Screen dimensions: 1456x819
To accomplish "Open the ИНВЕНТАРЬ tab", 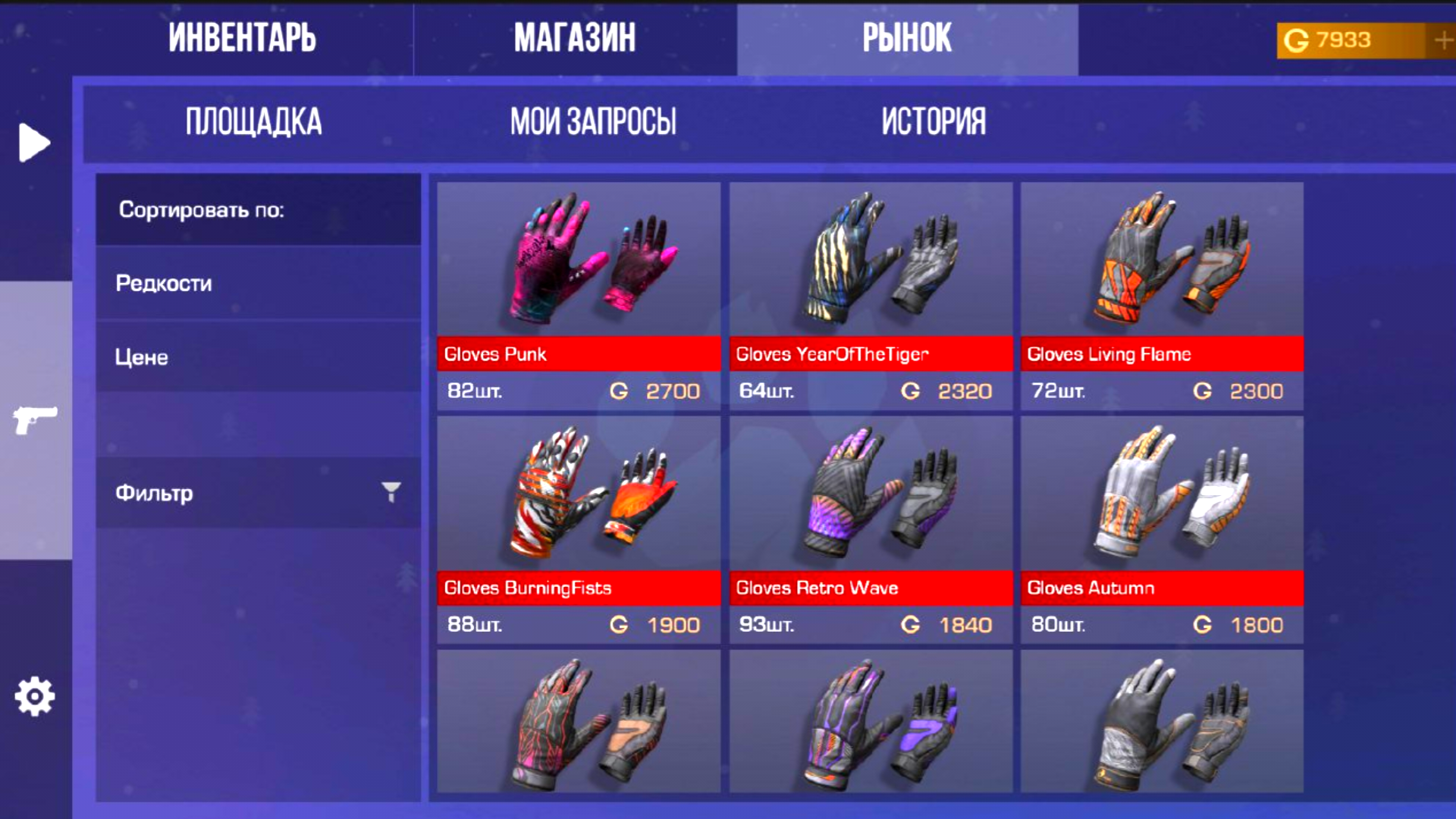I will tap(244, 38).
